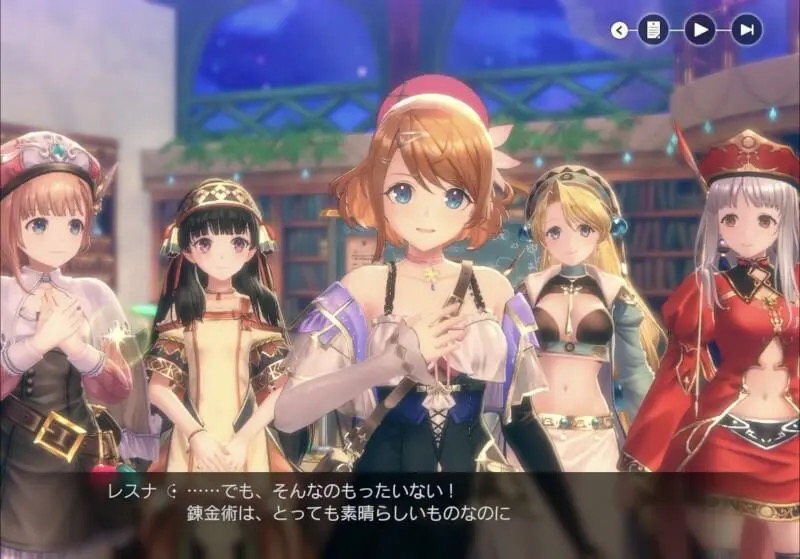Turn on auto-play with the play button

[699, 30]
